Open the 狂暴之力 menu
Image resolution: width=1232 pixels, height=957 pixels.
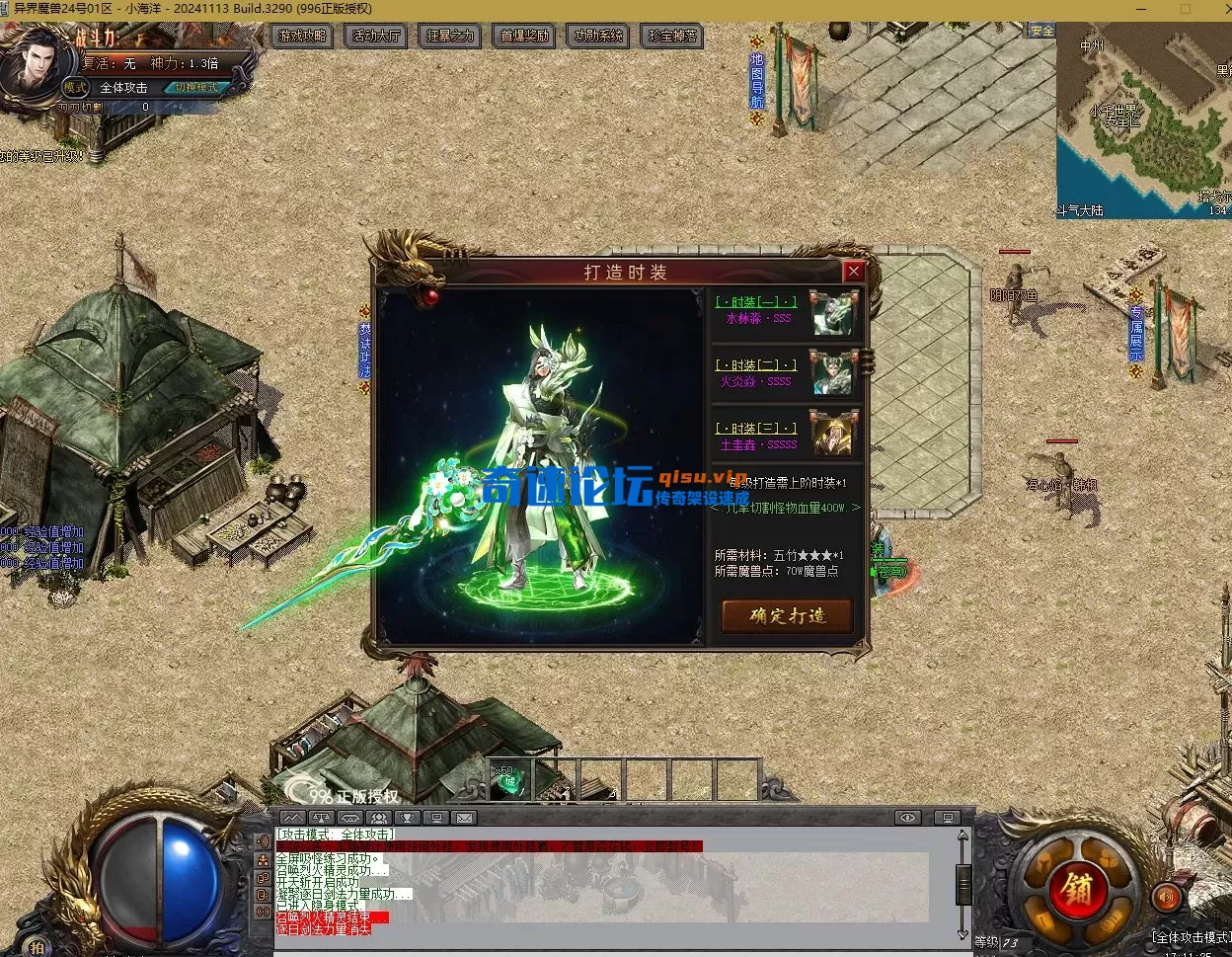click(450, 36)
